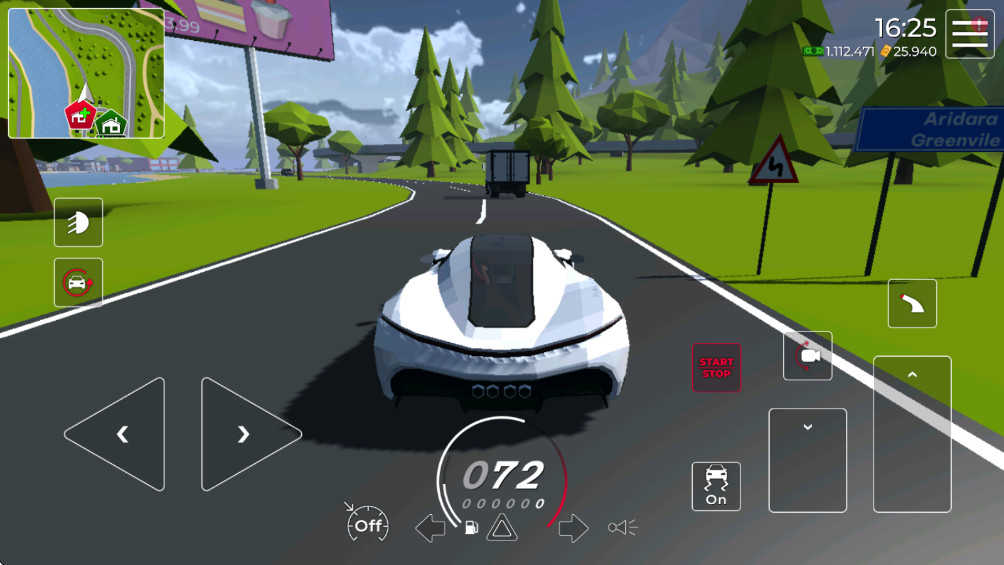This screenshot has width=1004, height=565.
Task: Tap the red car reset icon
Action: [x=78, y=282]
